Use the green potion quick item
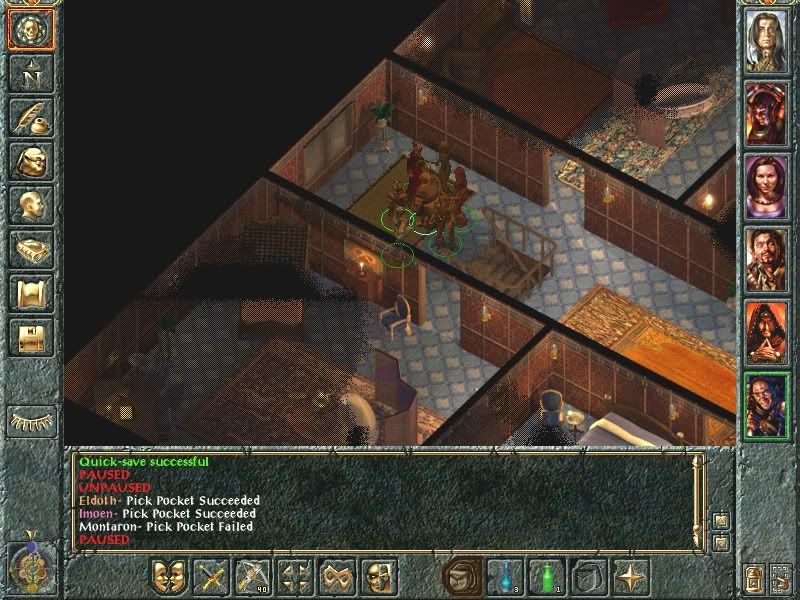800x600 pixels. [547, 577]
